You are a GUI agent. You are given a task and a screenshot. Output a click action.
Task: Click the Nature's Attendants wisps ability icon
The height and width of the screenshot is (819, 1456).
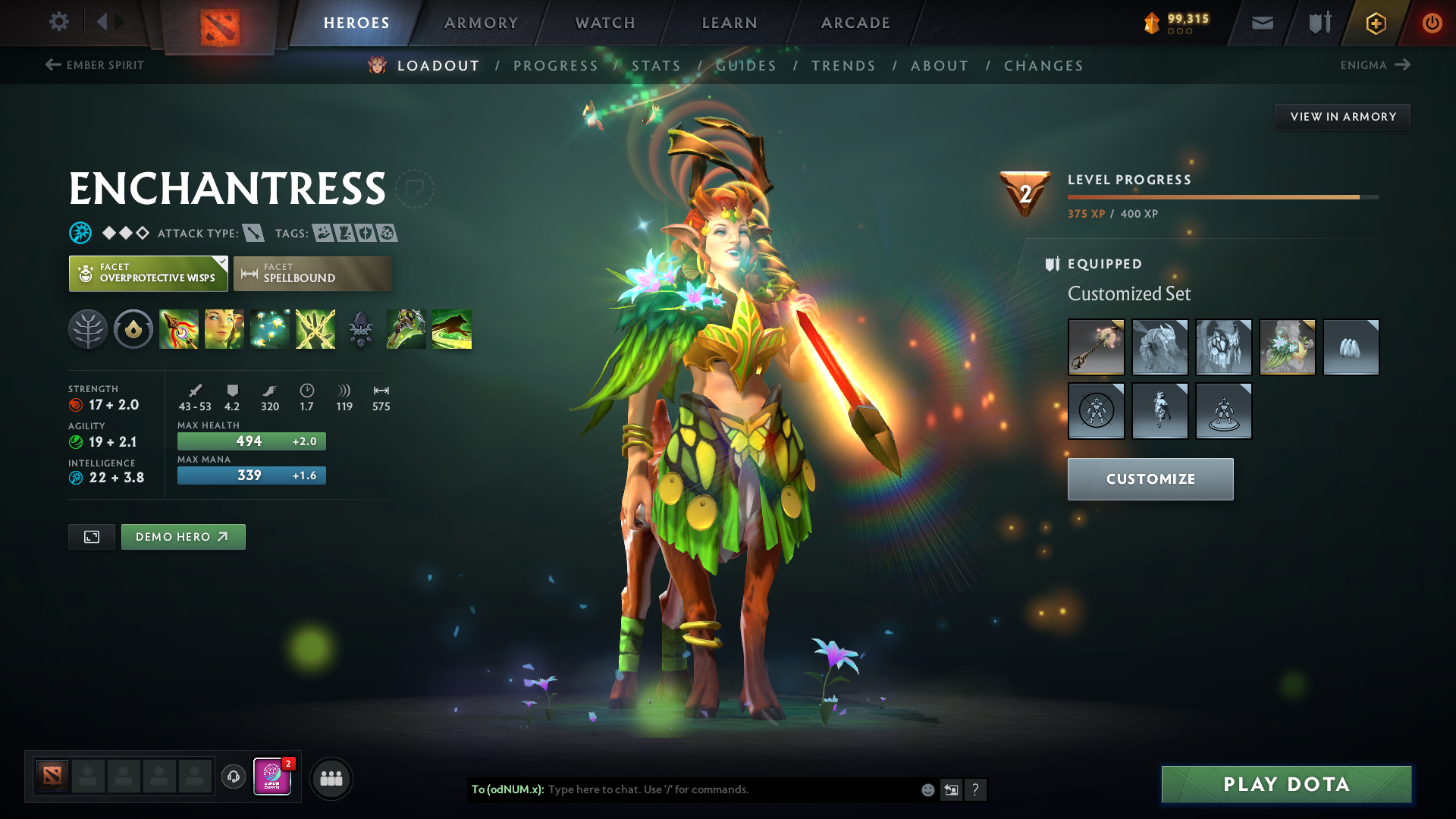coord(270,329)
